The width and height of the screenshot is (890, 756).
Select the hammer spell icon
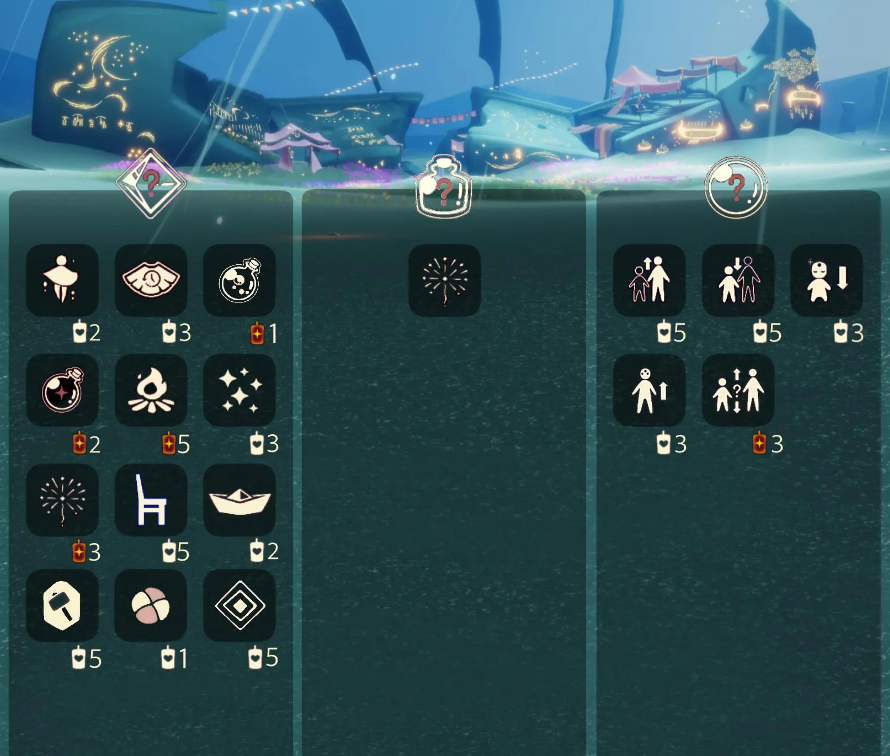coord(62,606)
